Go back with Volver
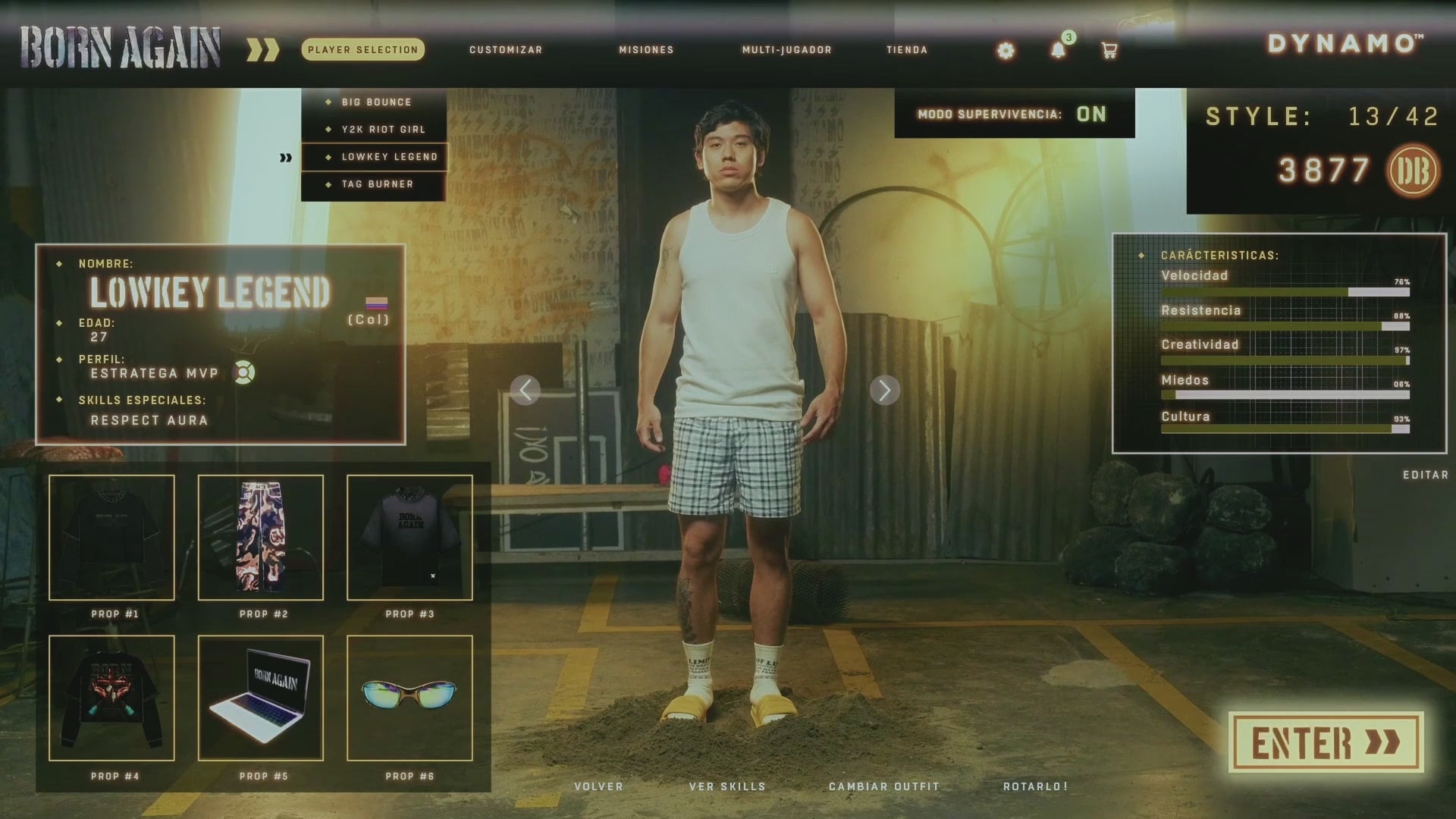 point(598,786)
